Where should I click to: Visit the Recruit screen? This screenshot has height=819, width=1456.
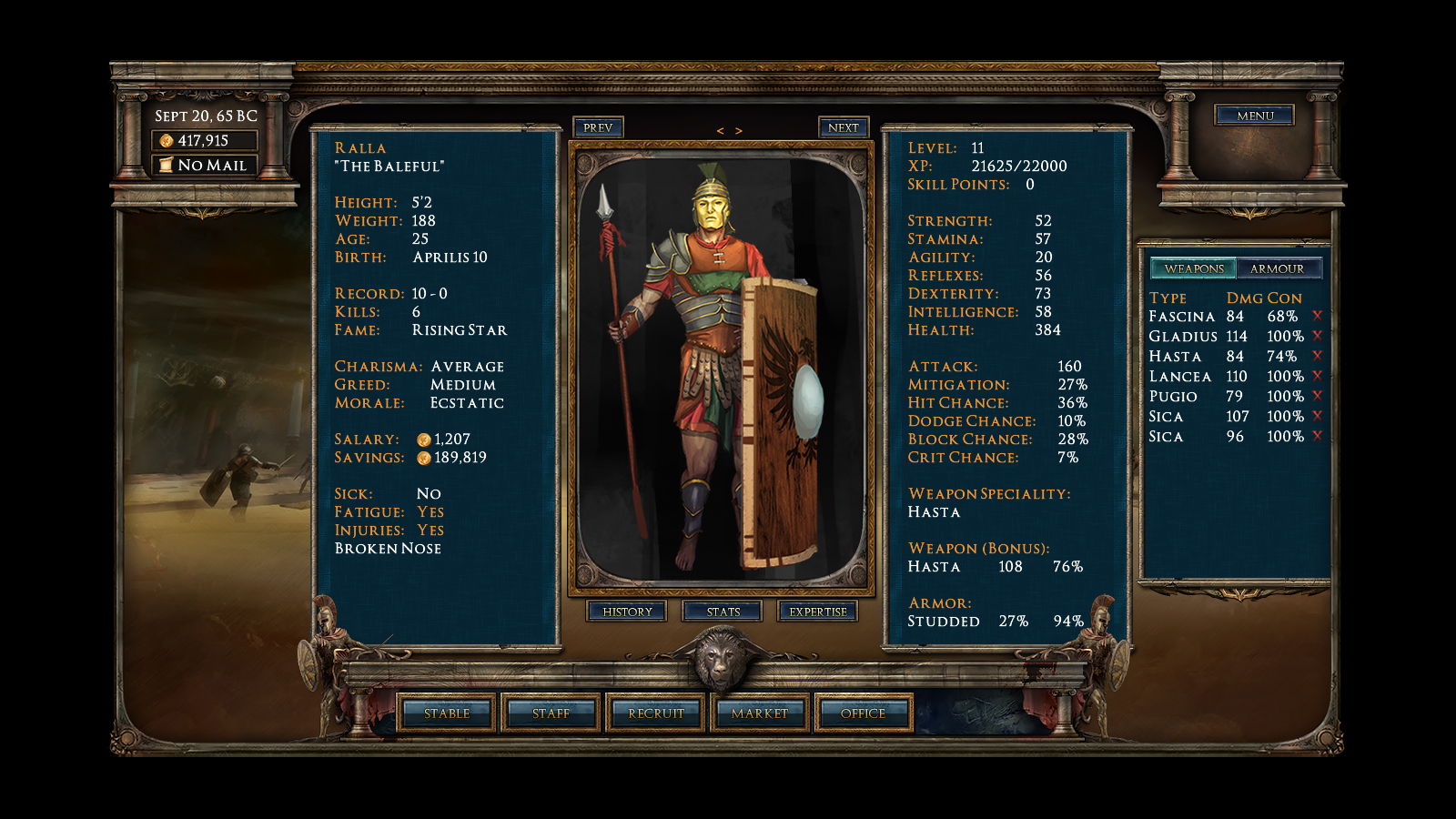click(x=655, y=713)
